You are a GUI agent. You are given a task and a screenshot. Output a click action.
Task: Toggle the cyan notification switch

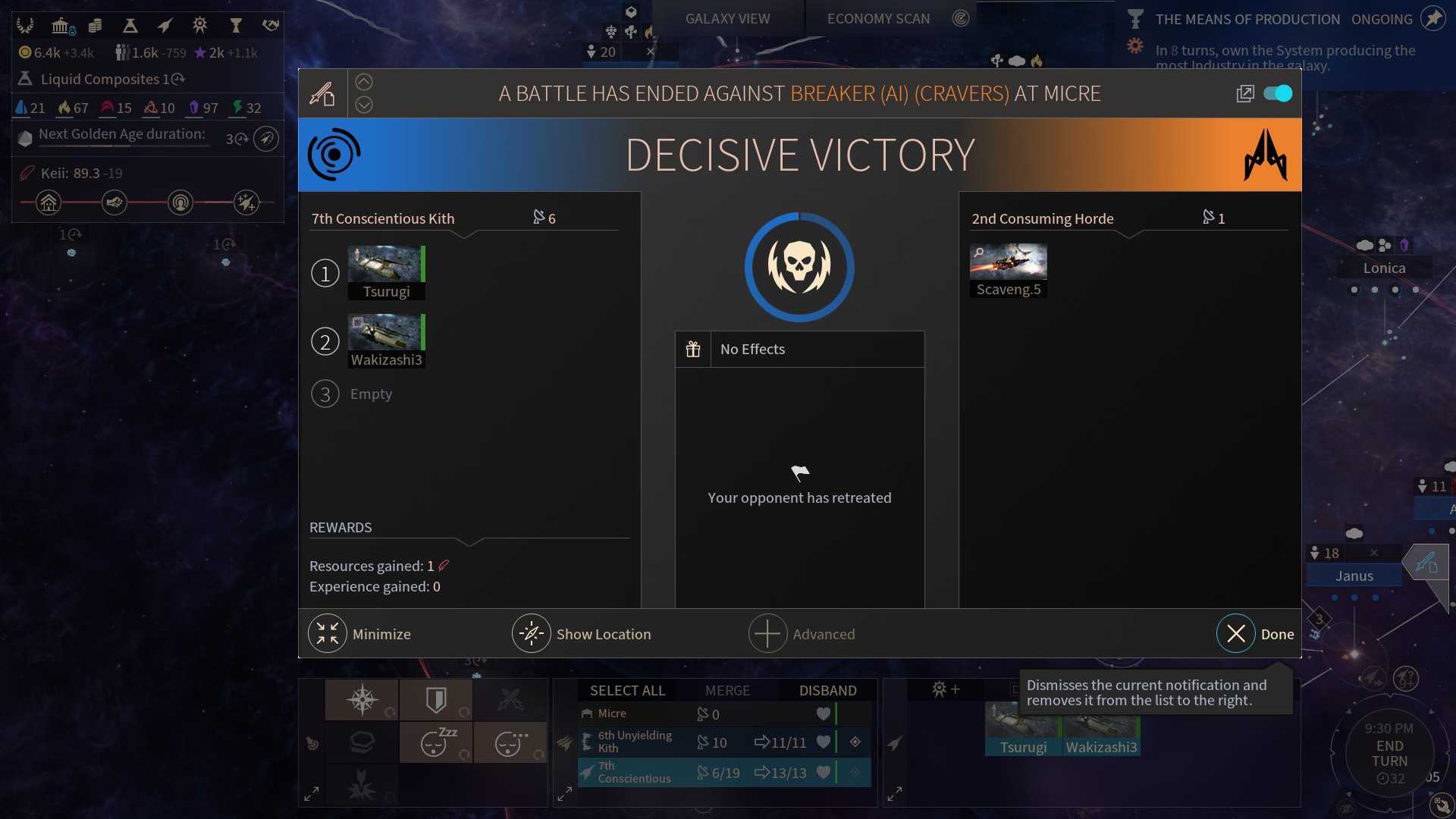point(1278,93)
